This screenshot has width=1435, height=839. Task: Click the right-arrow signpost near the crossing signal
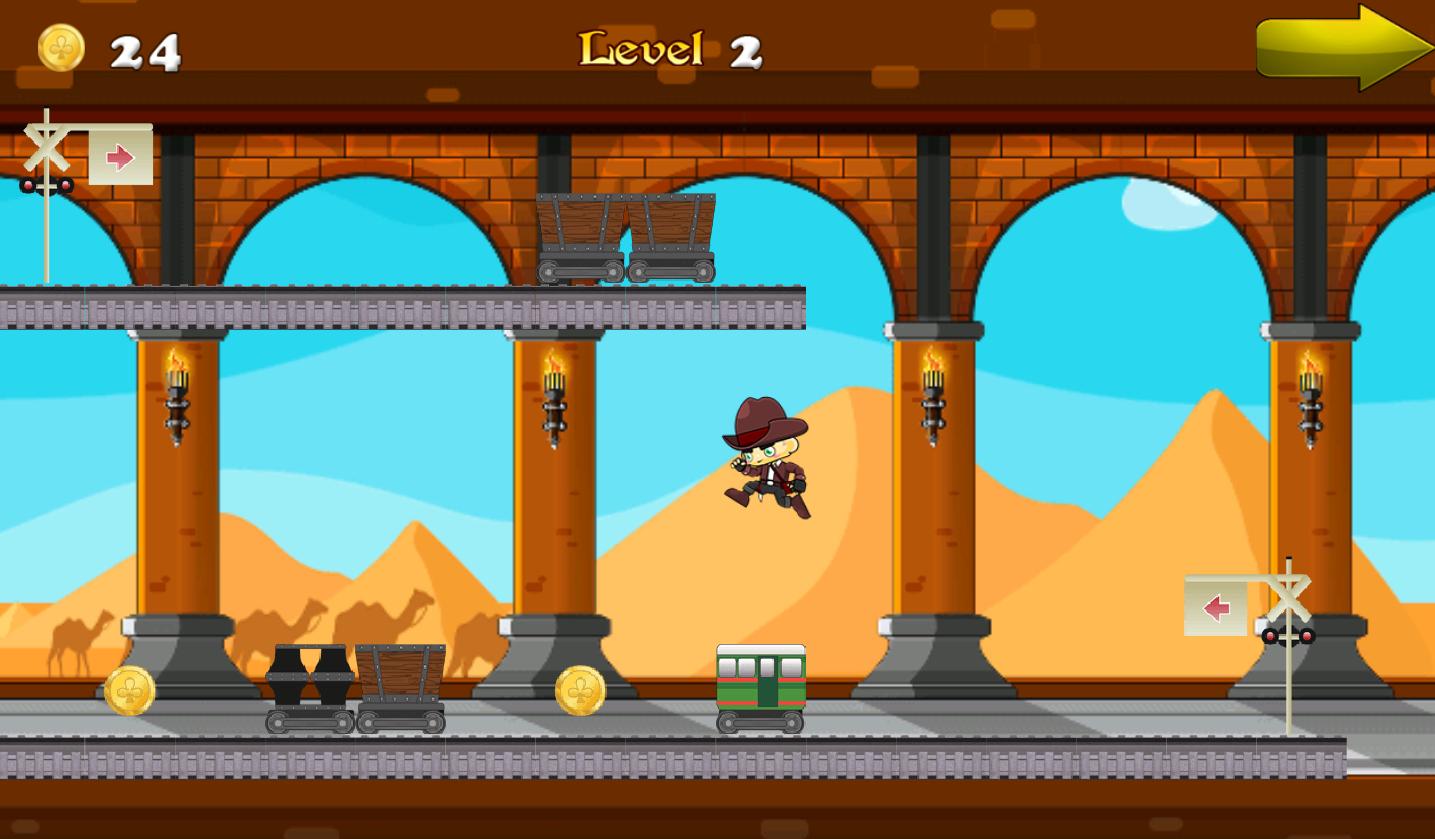120,155
